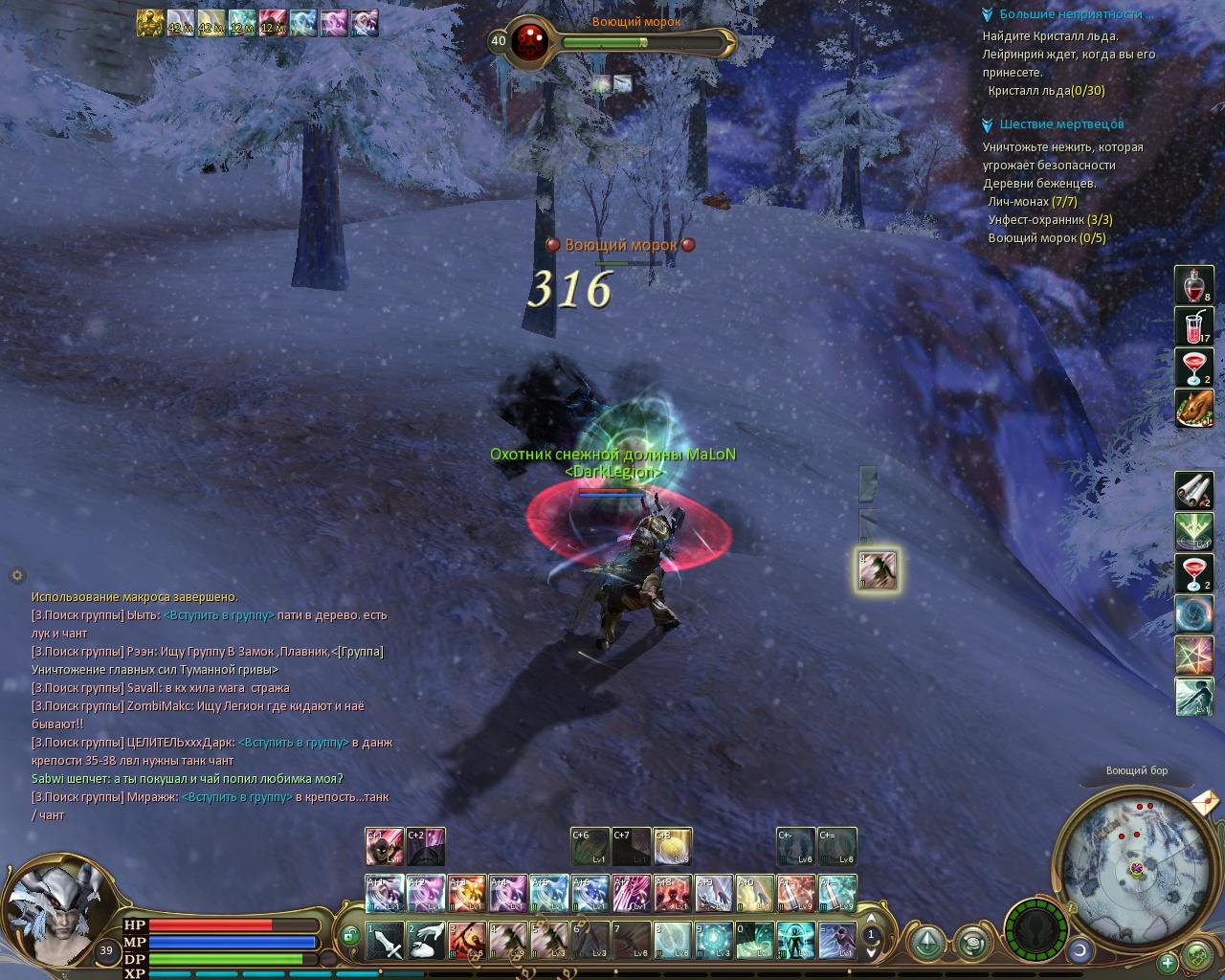This screenshot has height=980, width=1225.
Task: Select the sword basic attack in slot 1
Action: point(386,941)
